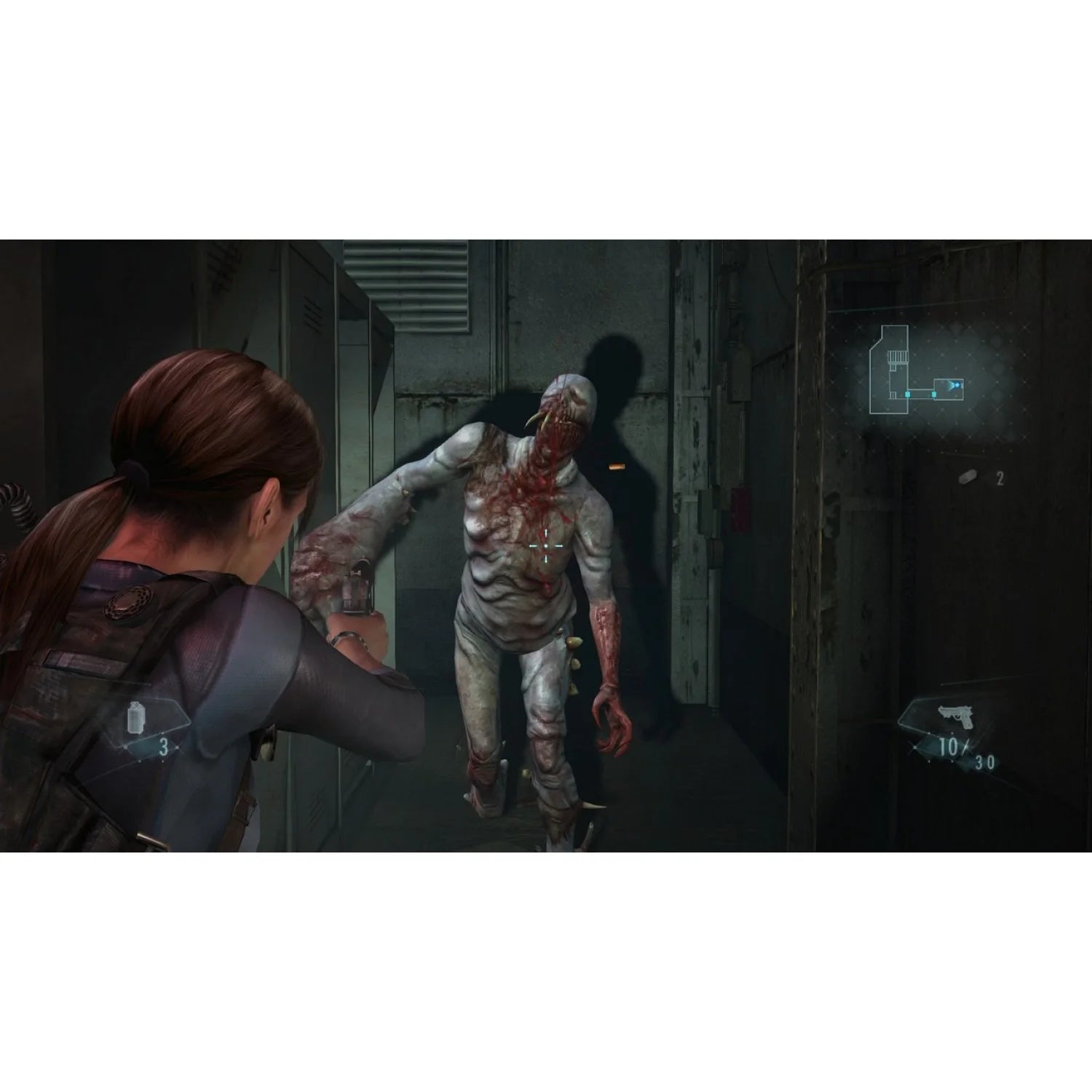Select the right blue door marker on the minimap

click(x=934, y=394)
